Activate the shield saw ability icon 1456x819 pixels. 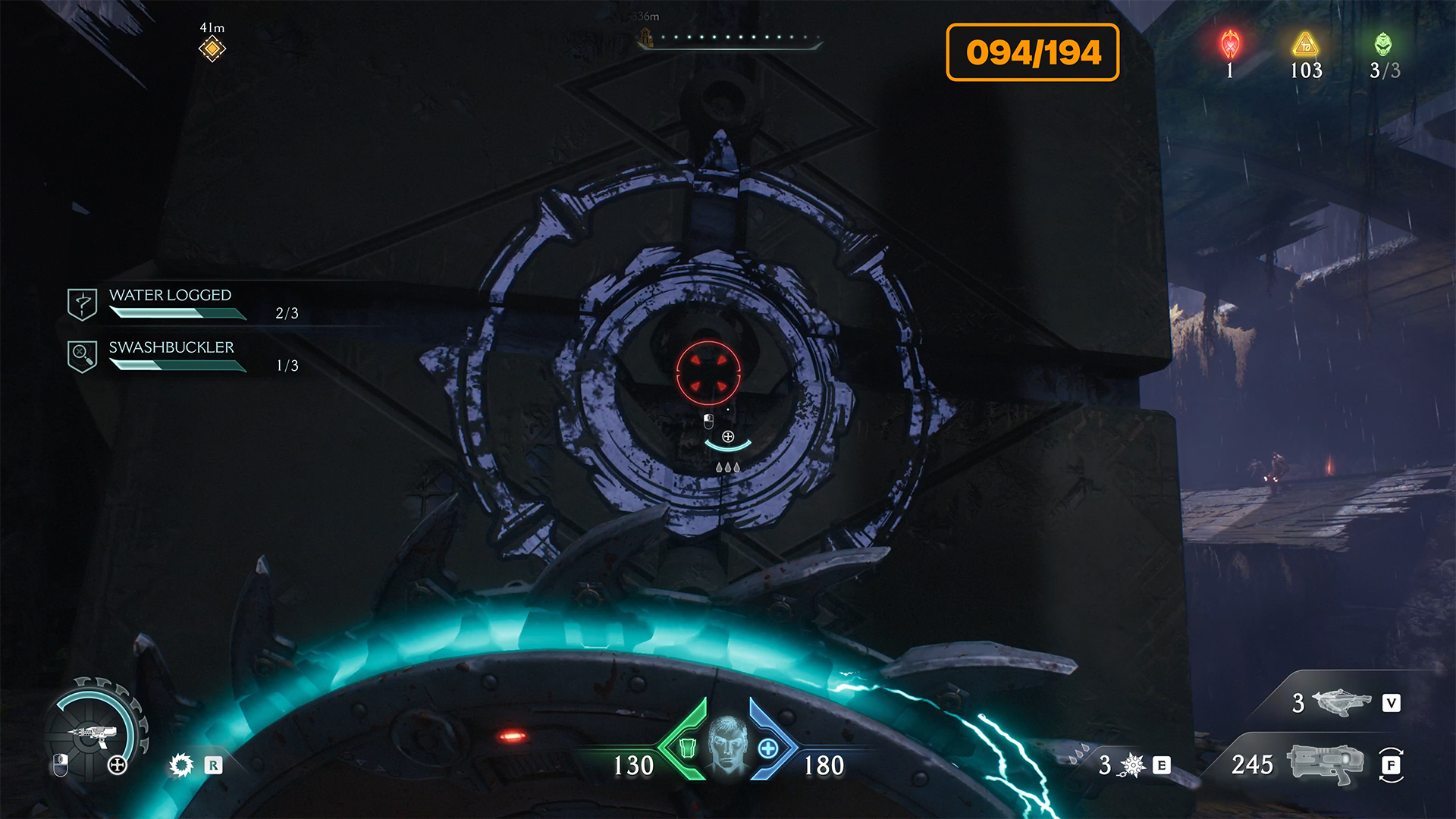181,764
